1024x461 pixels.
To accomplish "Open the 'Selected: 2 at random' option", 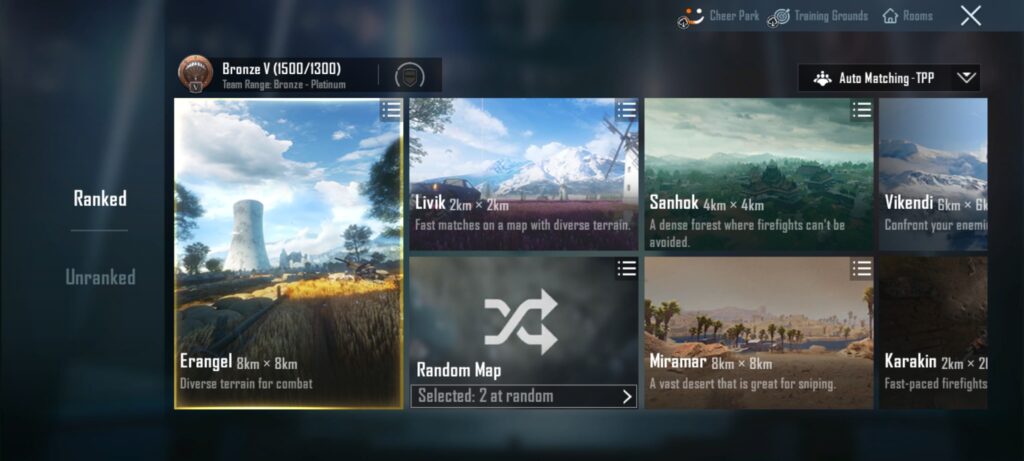I will 523,396.
